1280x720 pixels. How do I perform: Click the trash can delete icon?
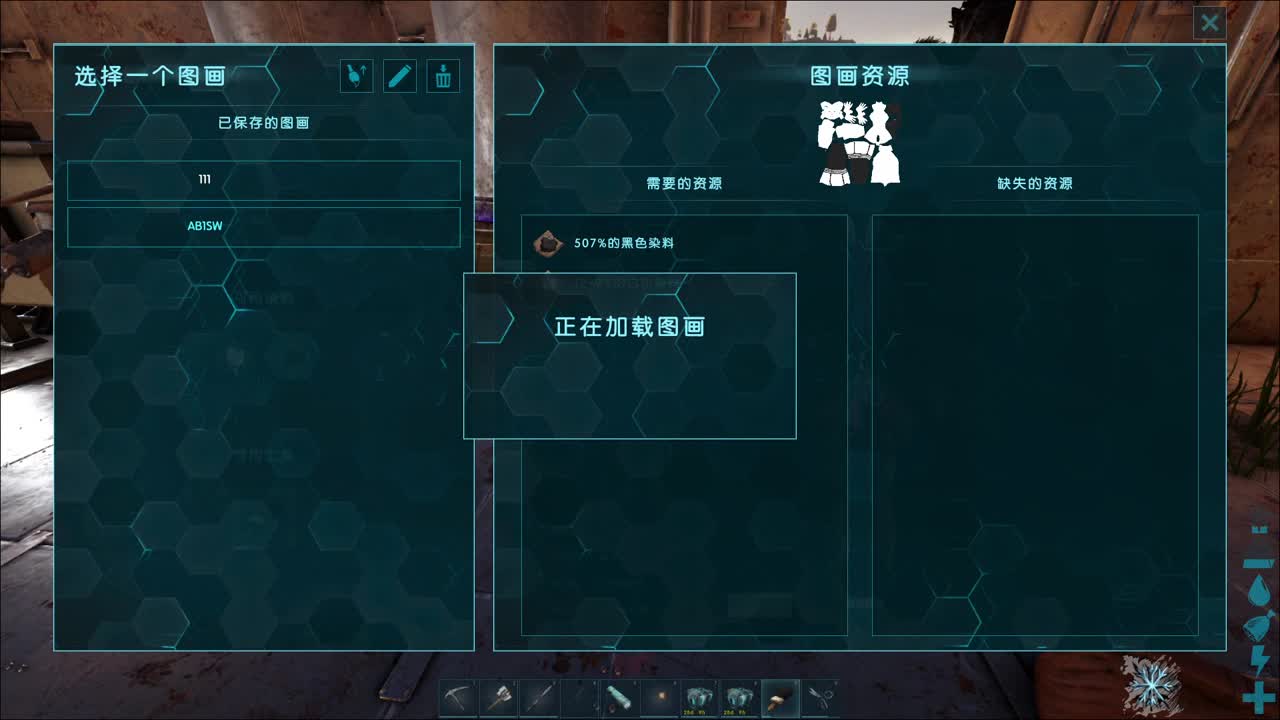[441, 76]
